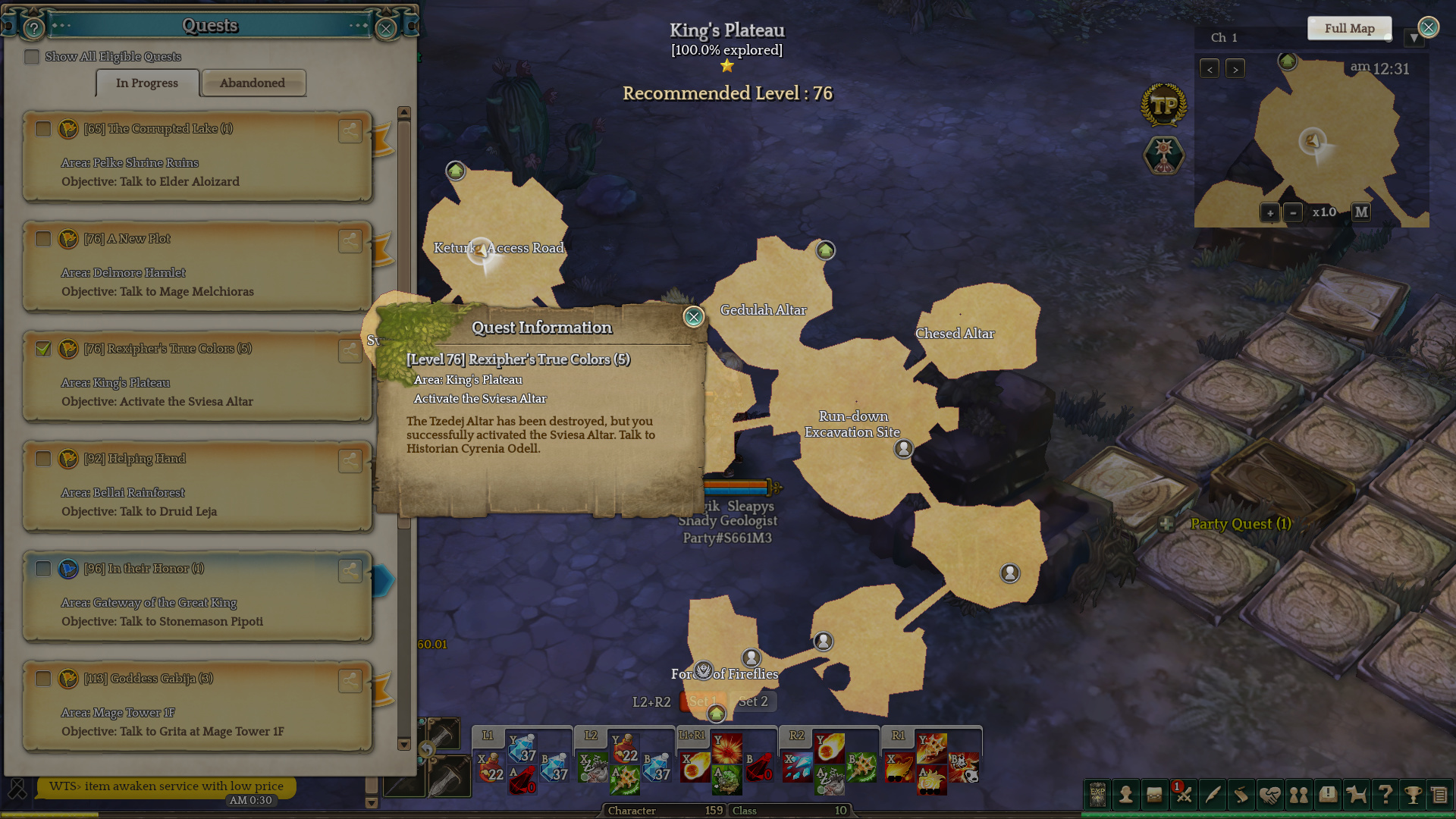Click the minimap M button
The image size is (1456, 819).
point(1361,212)
